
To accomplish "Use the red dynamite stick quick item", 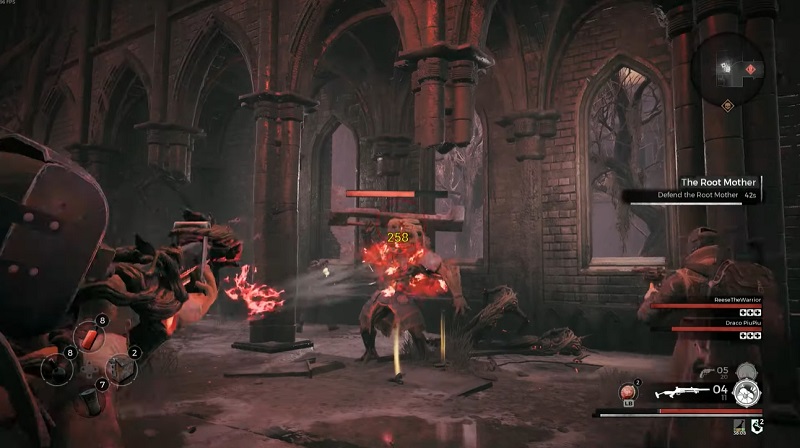I will [88, 339].
